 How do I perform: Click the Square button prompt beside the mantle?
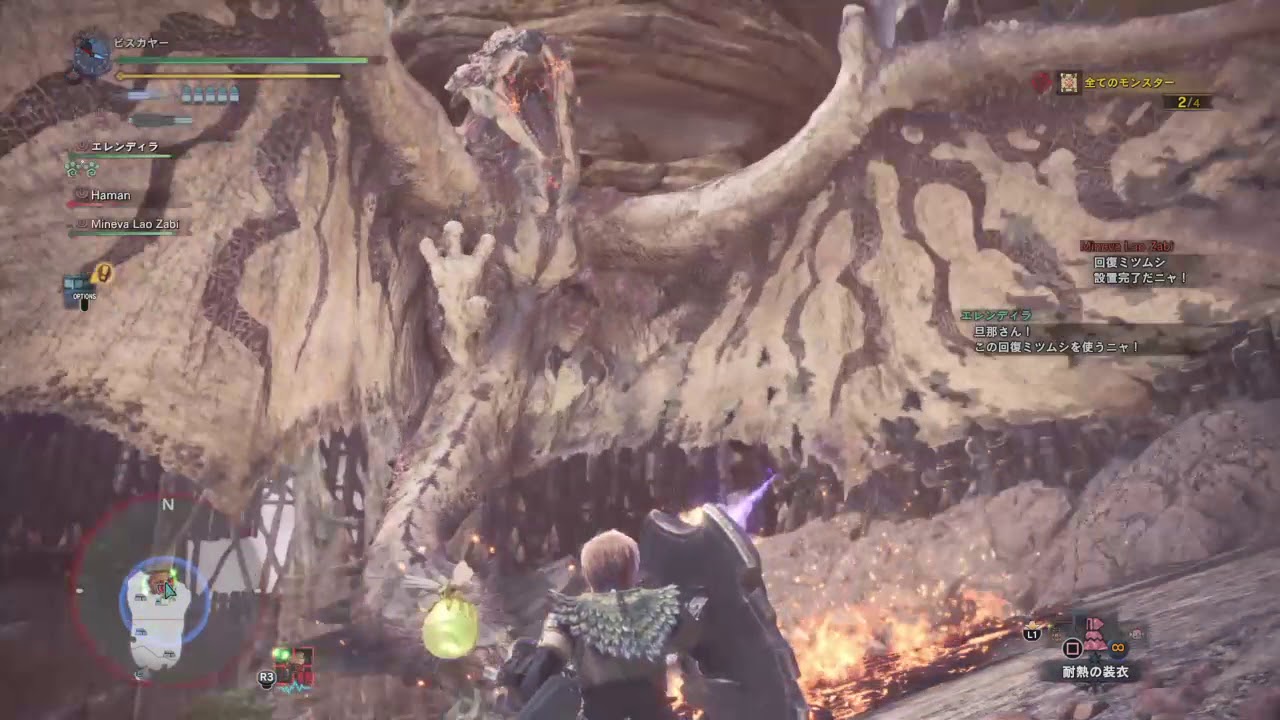pyautogui.click(x=1072, y=647)
